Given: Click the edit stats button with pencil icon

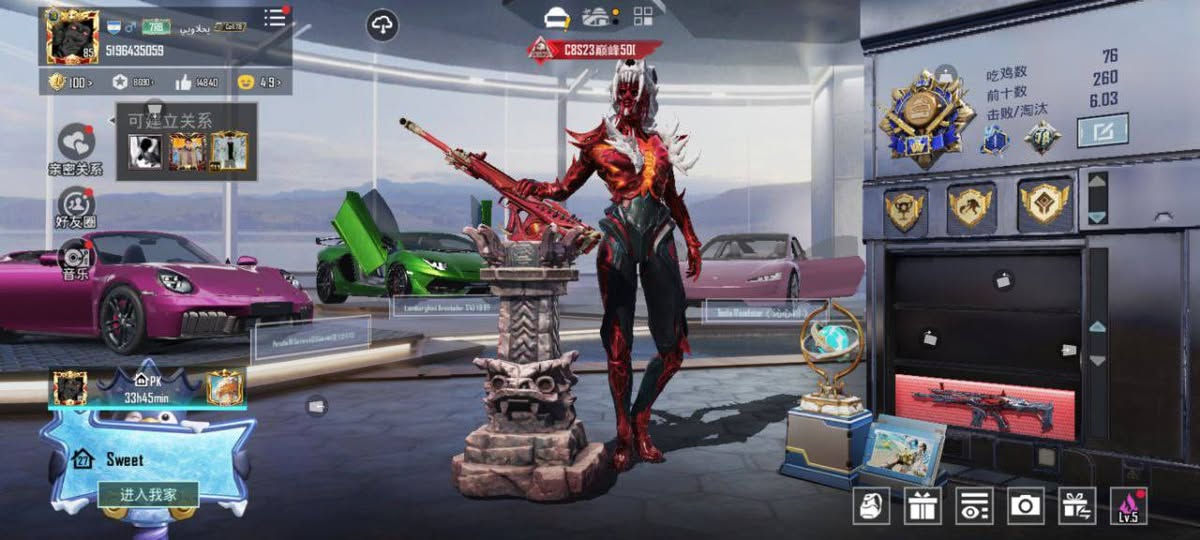Looking at the screenshot, I should 1102,130.
